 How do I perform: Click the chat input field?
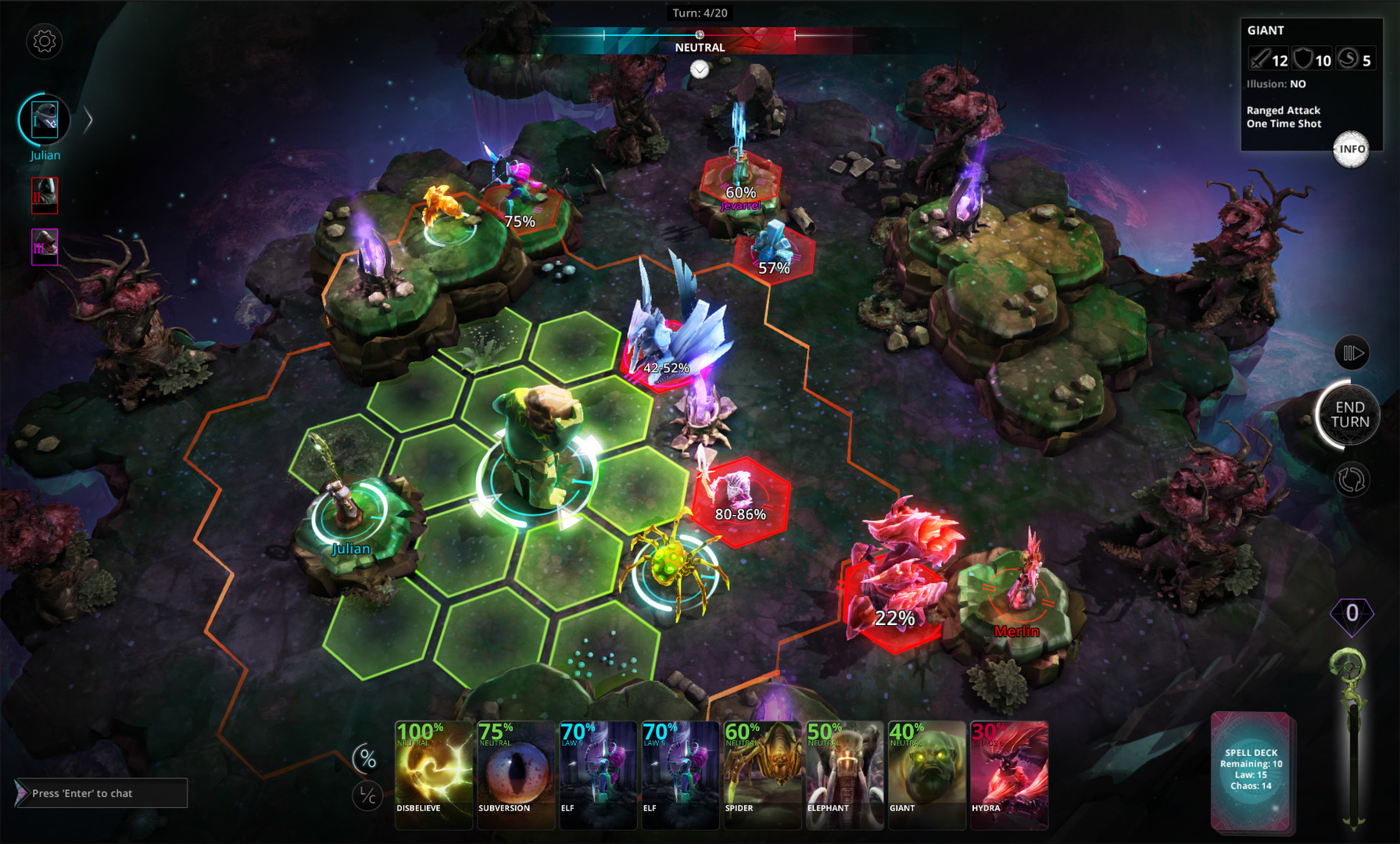click(102, 793)
